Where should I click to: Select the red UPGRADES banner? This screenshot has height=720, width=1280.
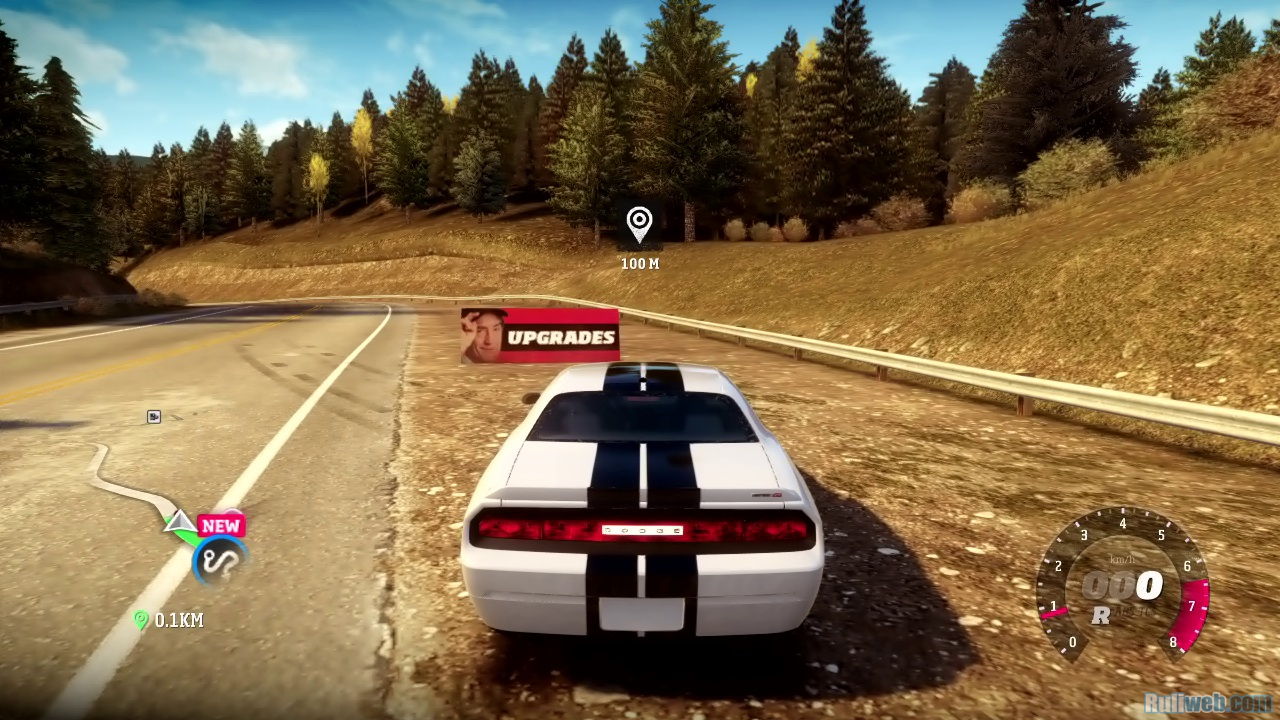coord(540,335)
